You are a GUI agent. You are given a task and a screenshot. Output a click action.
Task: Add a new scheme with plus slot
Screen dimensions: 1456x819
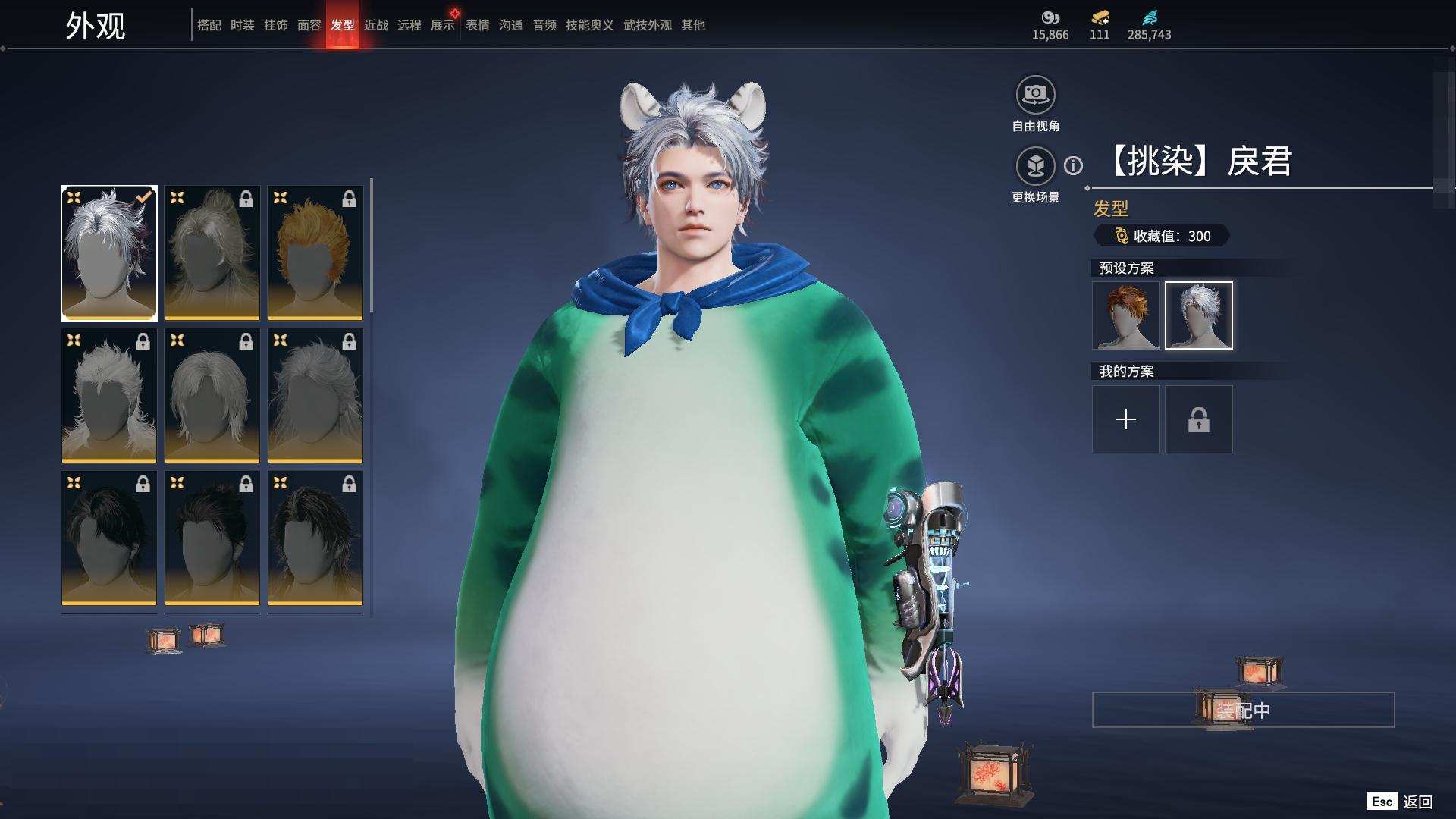point(1125,419)
